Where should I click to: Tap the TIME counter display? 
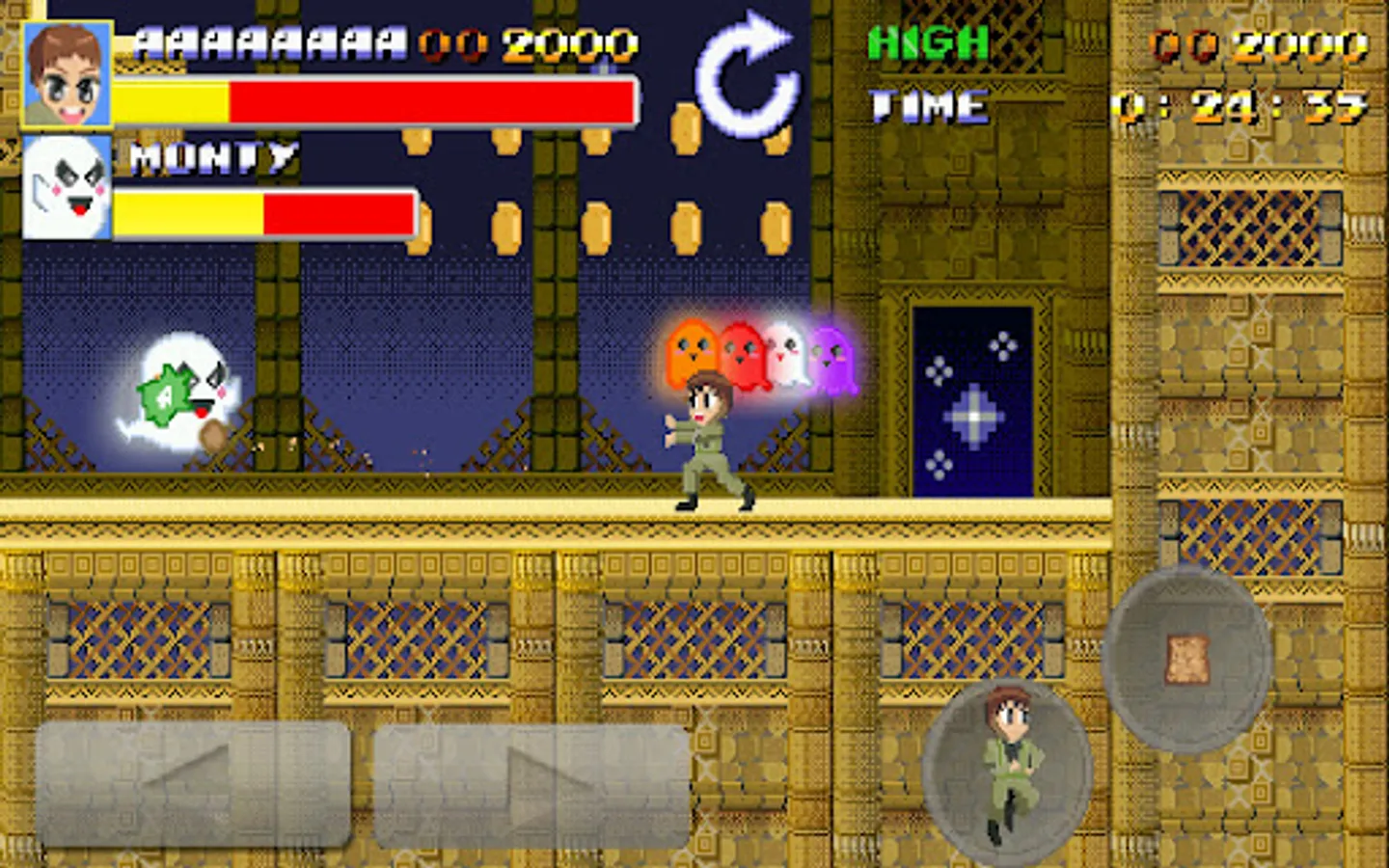coord(926,104)
